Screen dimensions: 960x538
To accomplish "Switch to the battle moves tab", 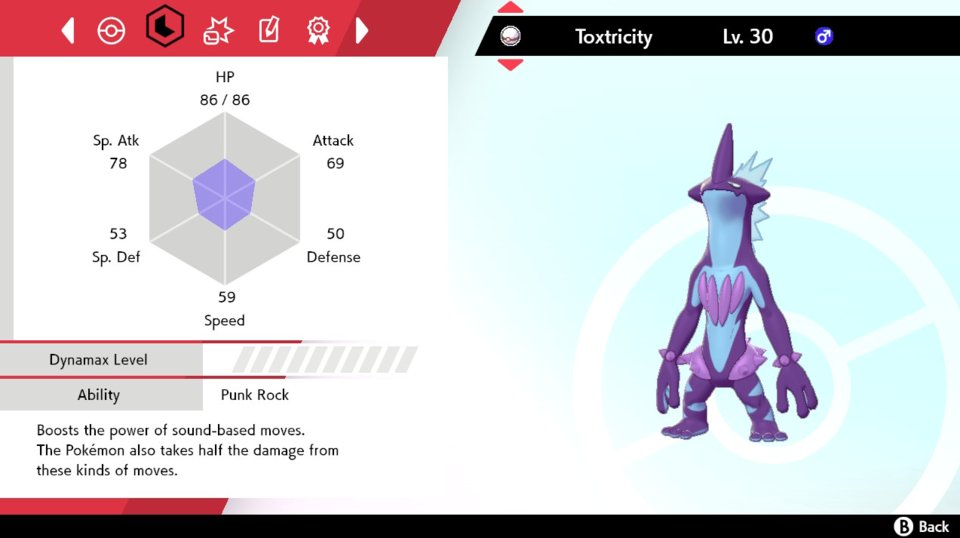I will point(217,31).
